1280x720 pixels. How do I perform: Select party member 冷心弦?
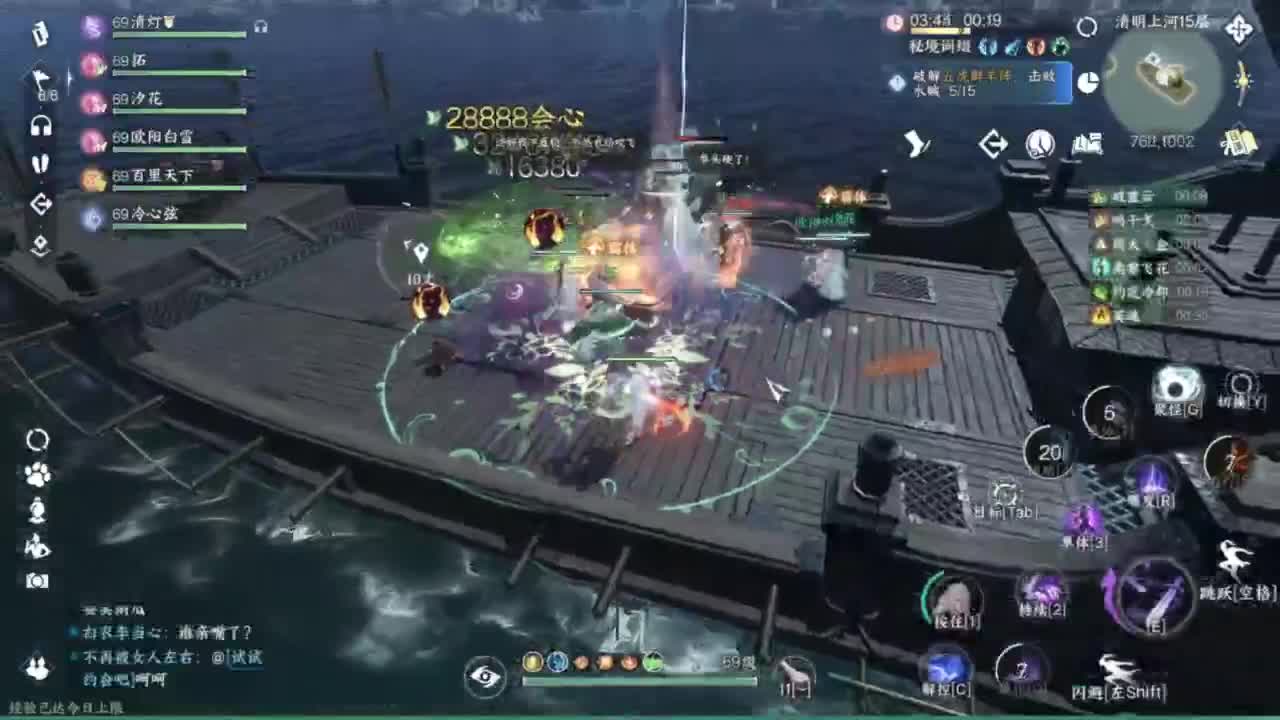point(165,215)
